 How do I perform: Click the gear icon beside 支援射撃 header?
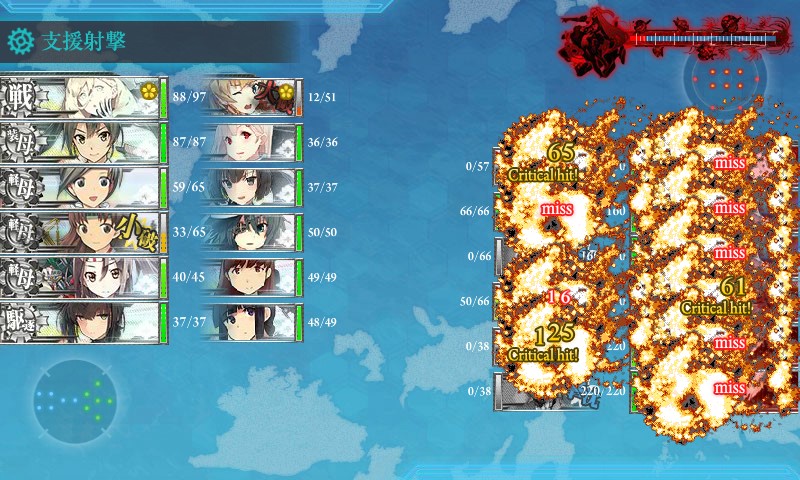pos(20,41)
